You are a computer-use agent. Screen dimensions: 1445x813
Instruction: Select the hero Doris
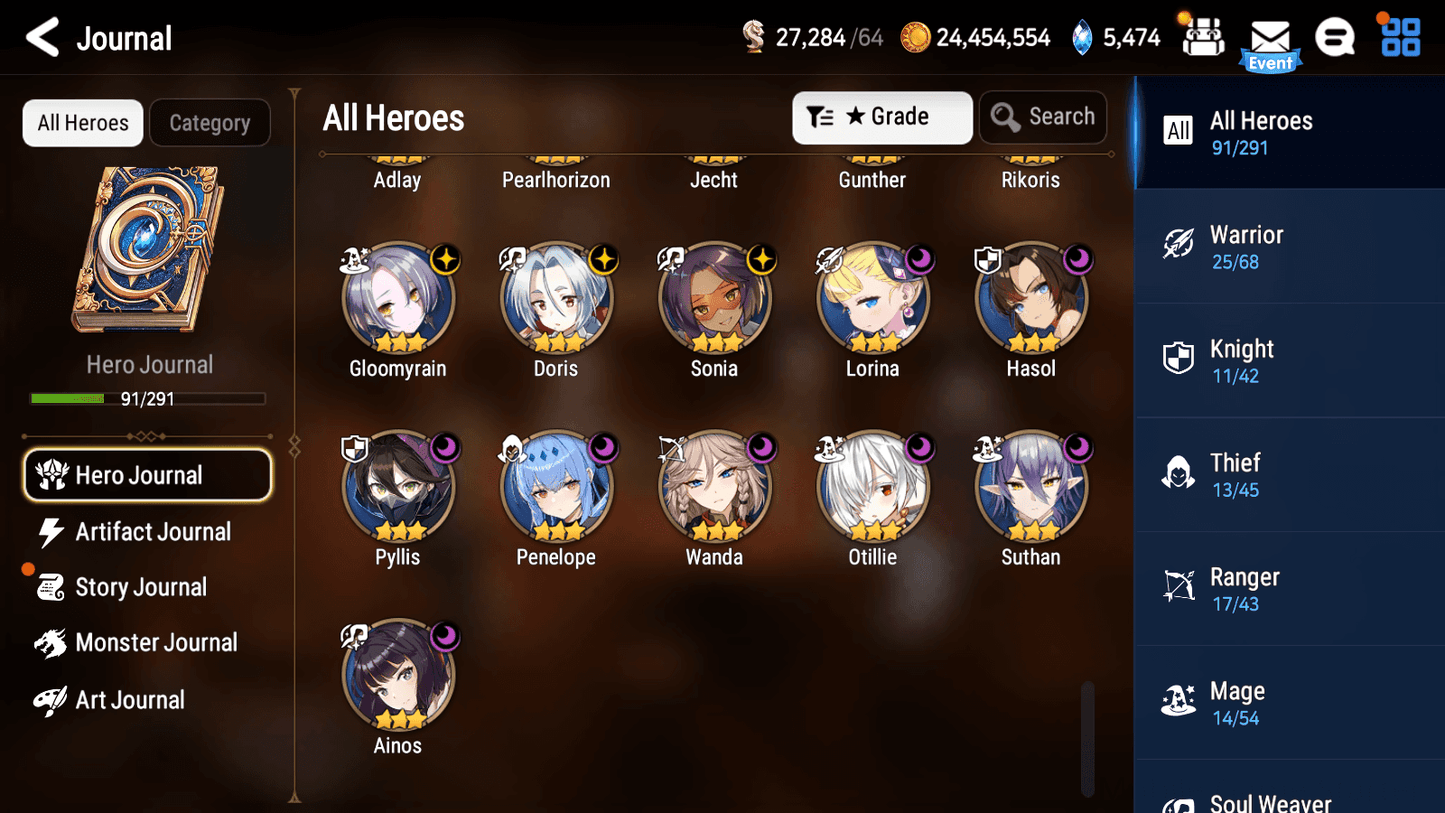pyautogui.click(x=556, y=299)
